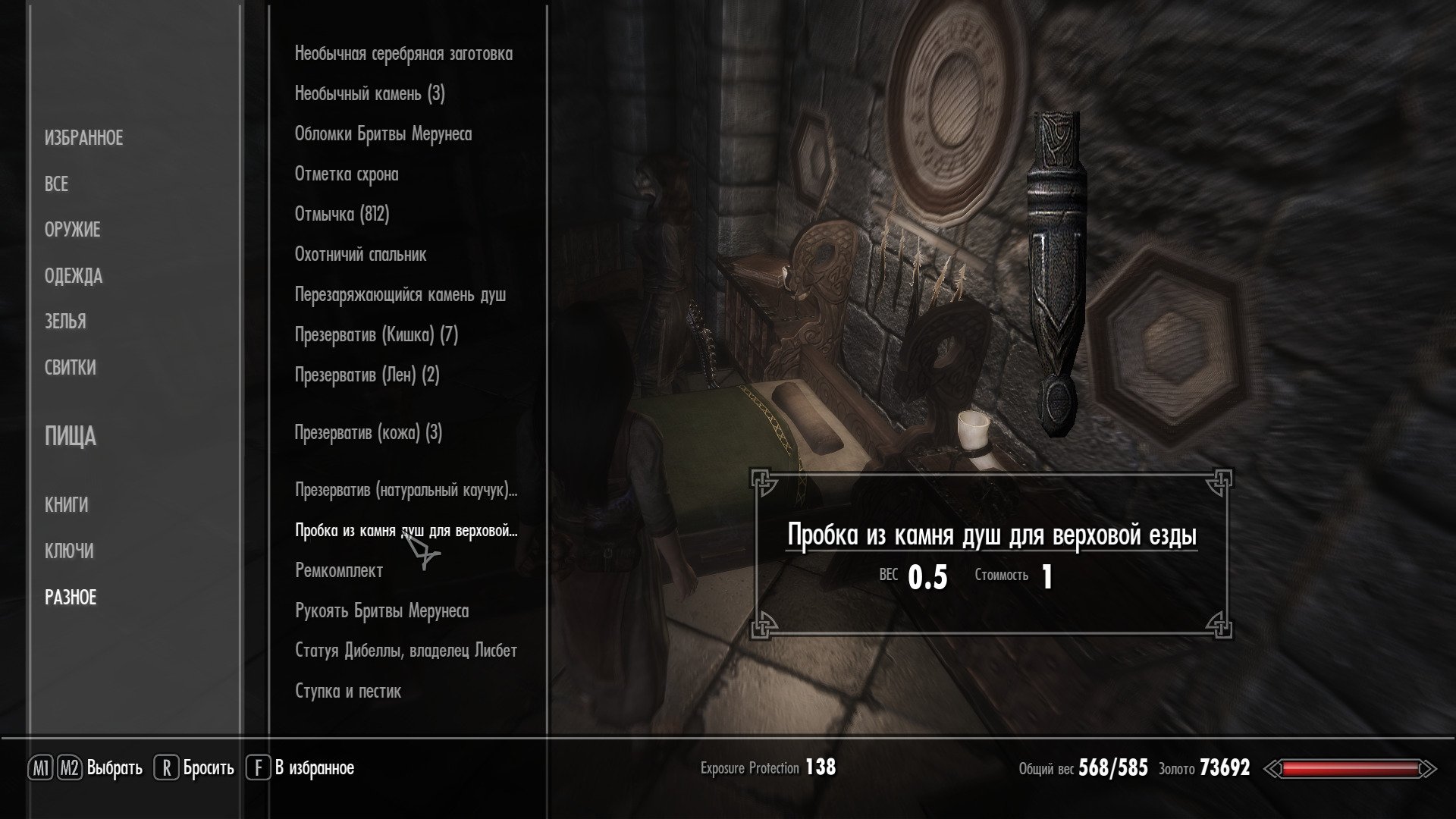Select the Необычная серебряная заготовка item
Viewport: 1456px width, 819px height.
tap(403, 54)
